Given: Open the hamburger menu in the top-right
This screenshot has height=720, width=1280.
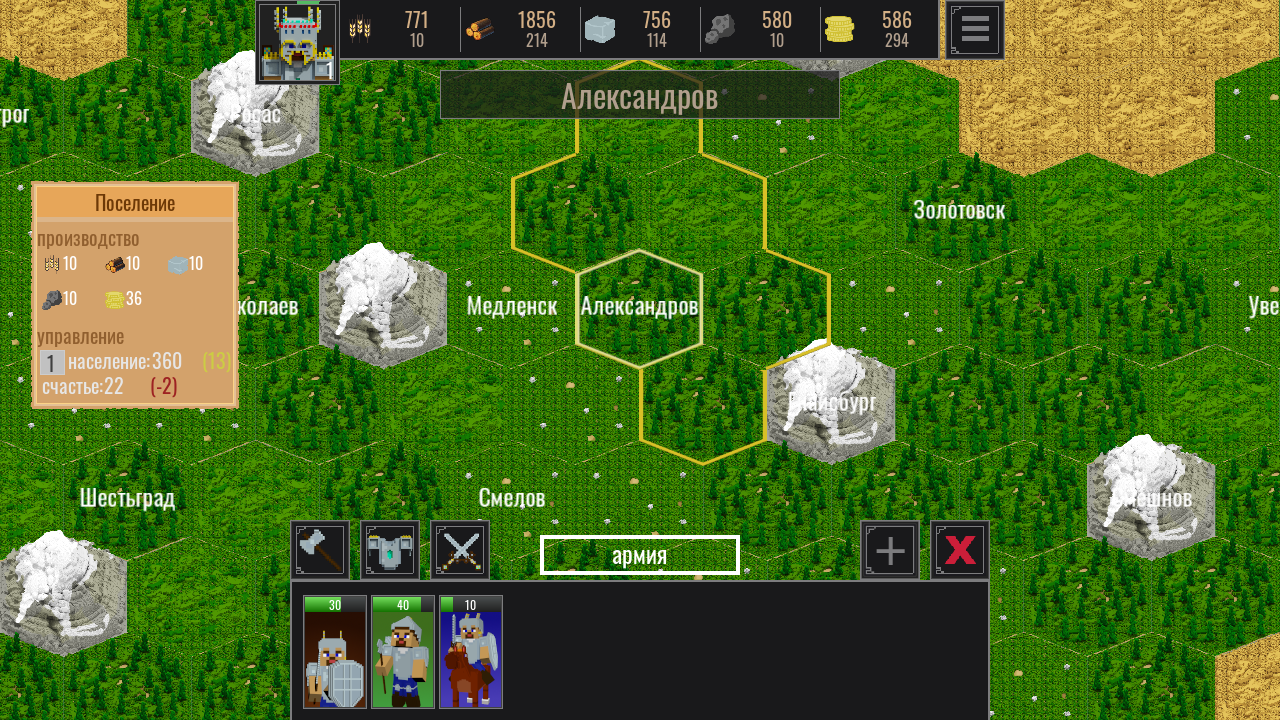Looking at the screenshot, I should [x=973, y=29].
